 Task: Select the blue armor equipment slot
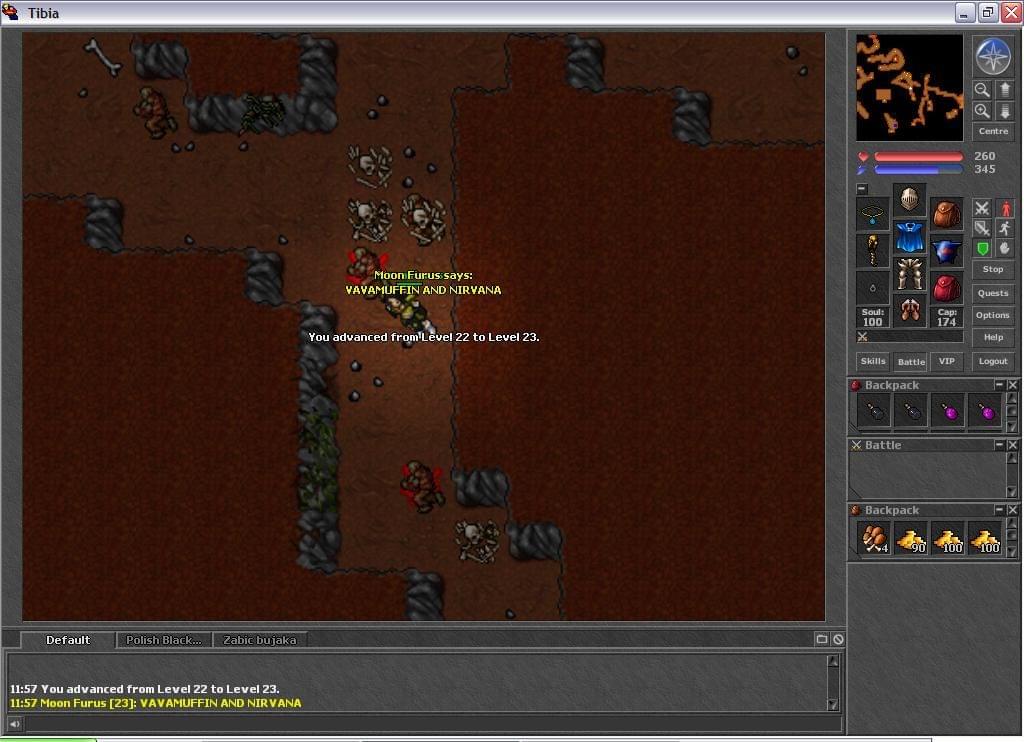point(909,237)
